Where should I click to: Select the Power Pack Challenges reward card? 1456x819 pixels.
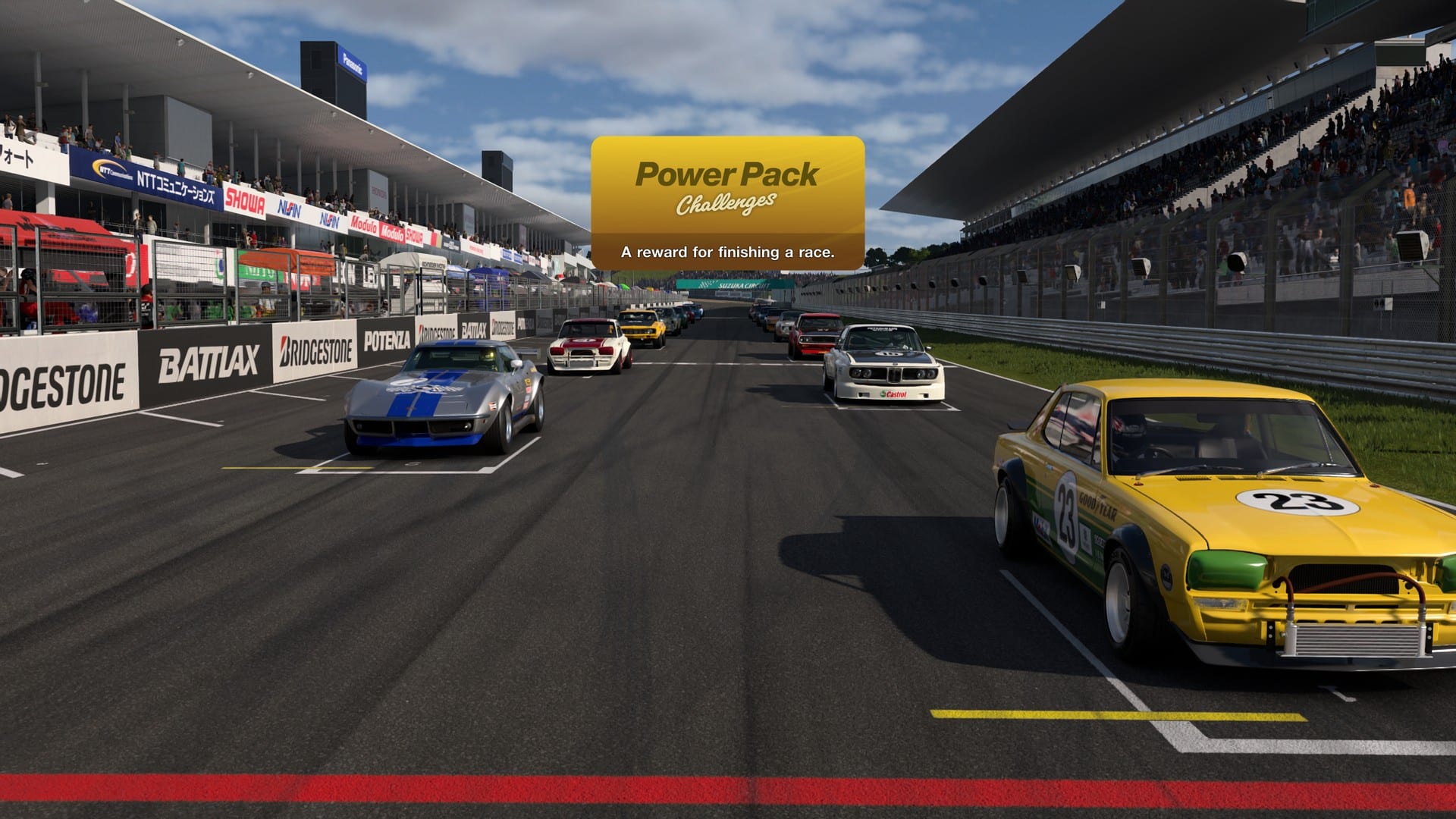[727, 202]
